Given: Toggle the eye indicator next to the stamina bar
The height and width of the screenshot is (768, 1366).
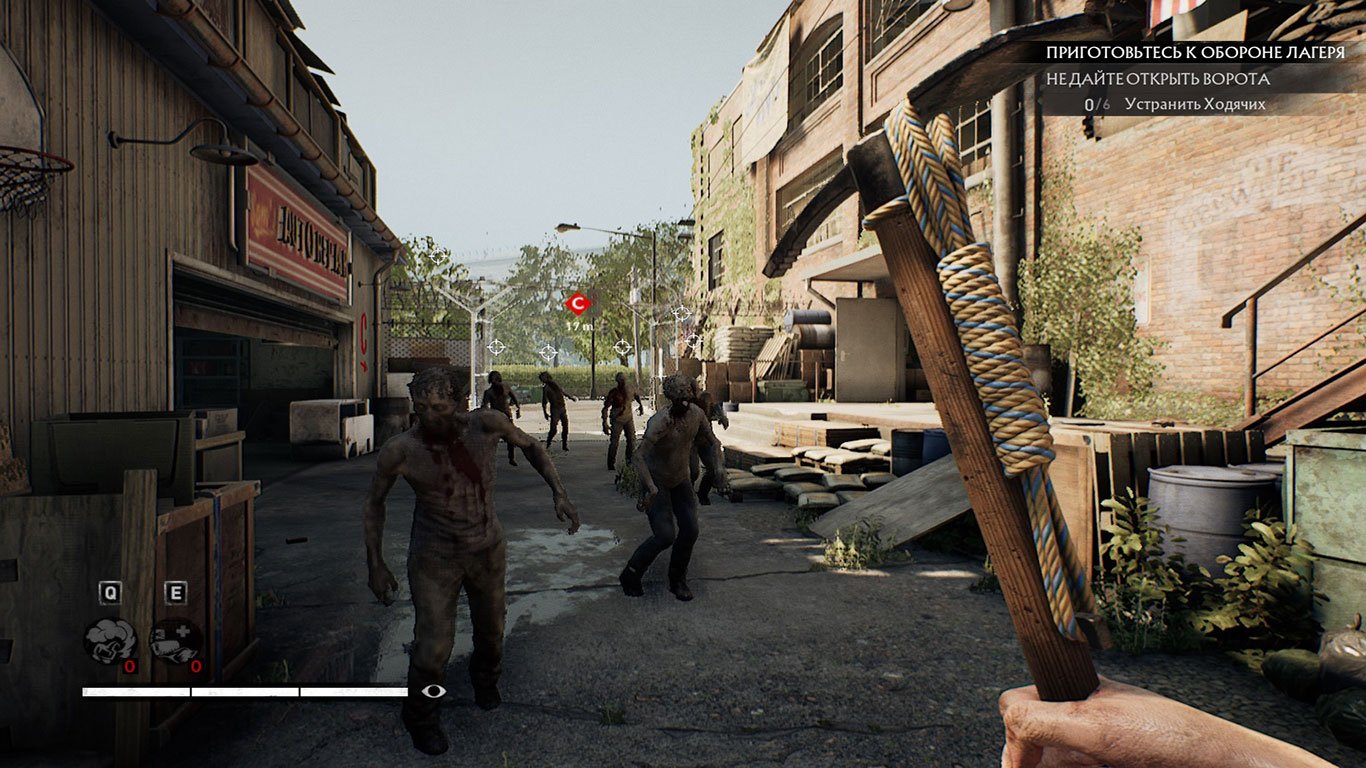Looking at the screenshot, I should (433, 691).
